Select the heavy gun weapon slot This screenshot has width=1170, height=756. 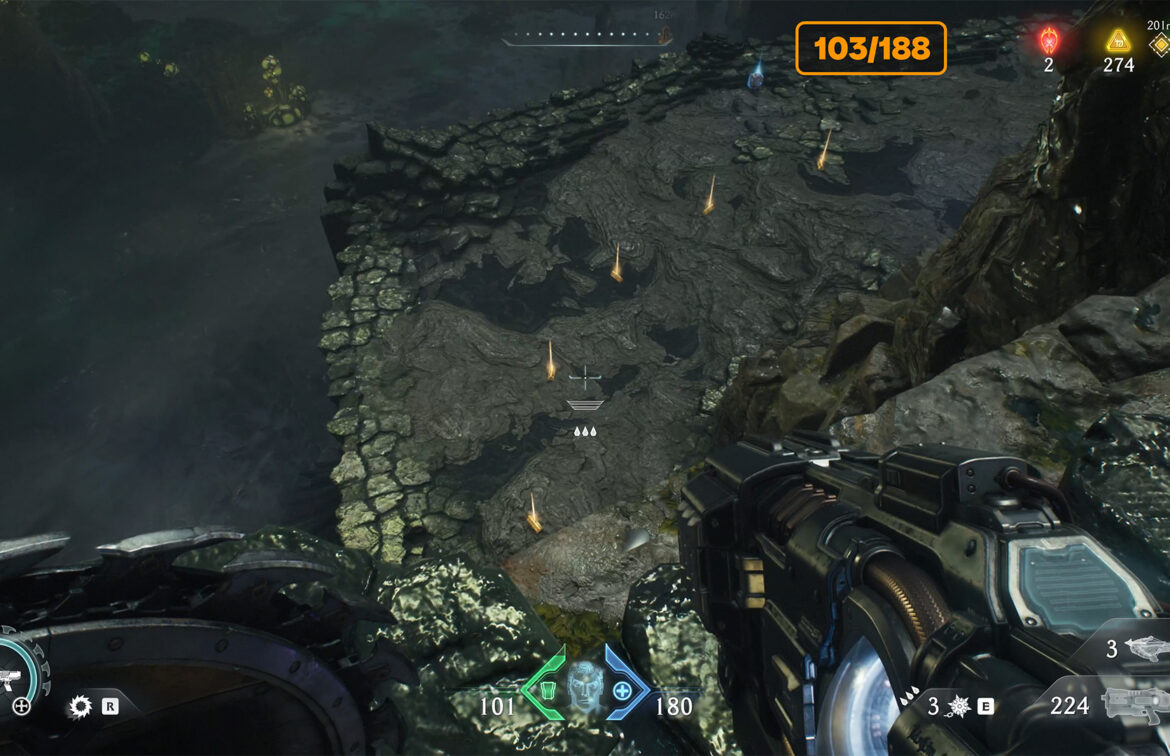(1135, 703)
